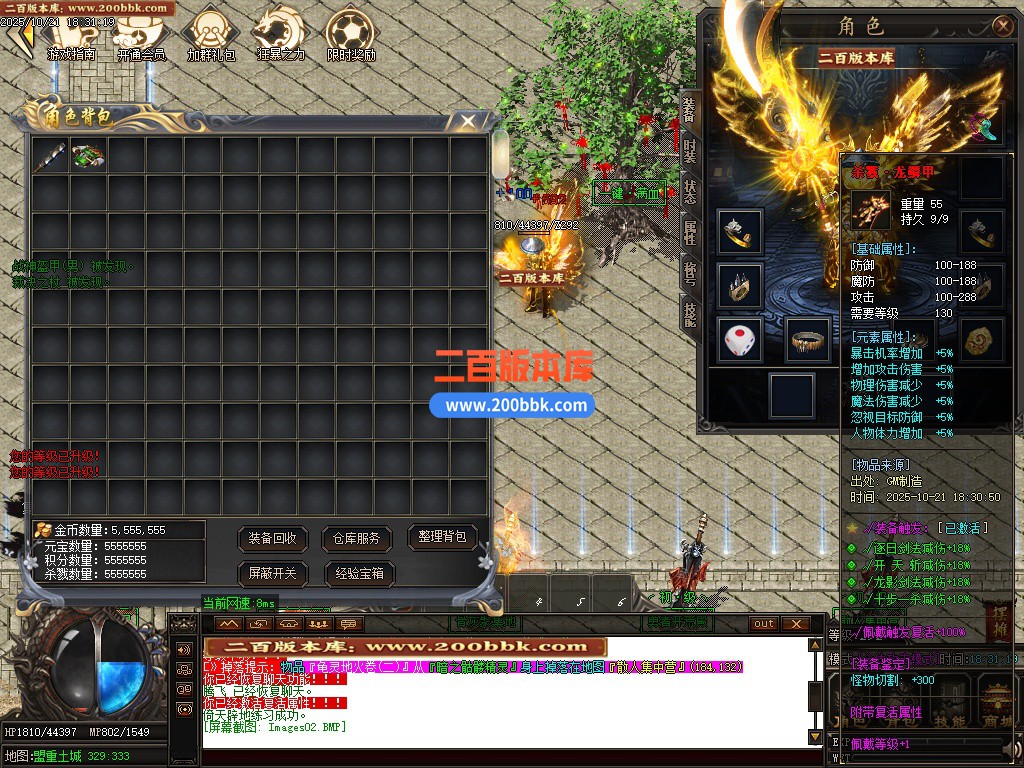1024x768 pixels.
Task: Close the 角色背包 inventory window
Action: click(x=468, y=121)
